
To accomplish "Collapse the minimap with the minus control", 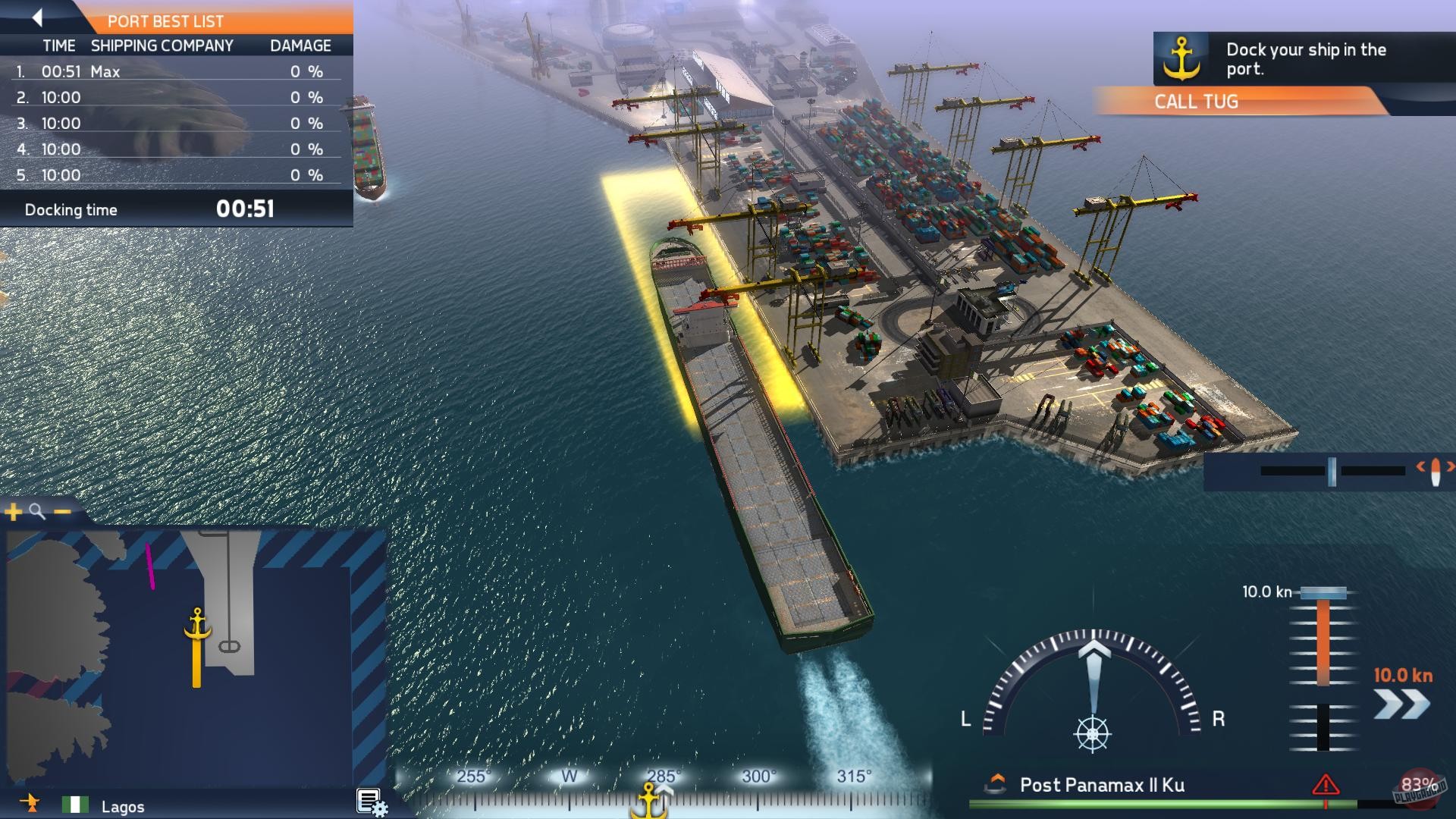I will 61,510.
